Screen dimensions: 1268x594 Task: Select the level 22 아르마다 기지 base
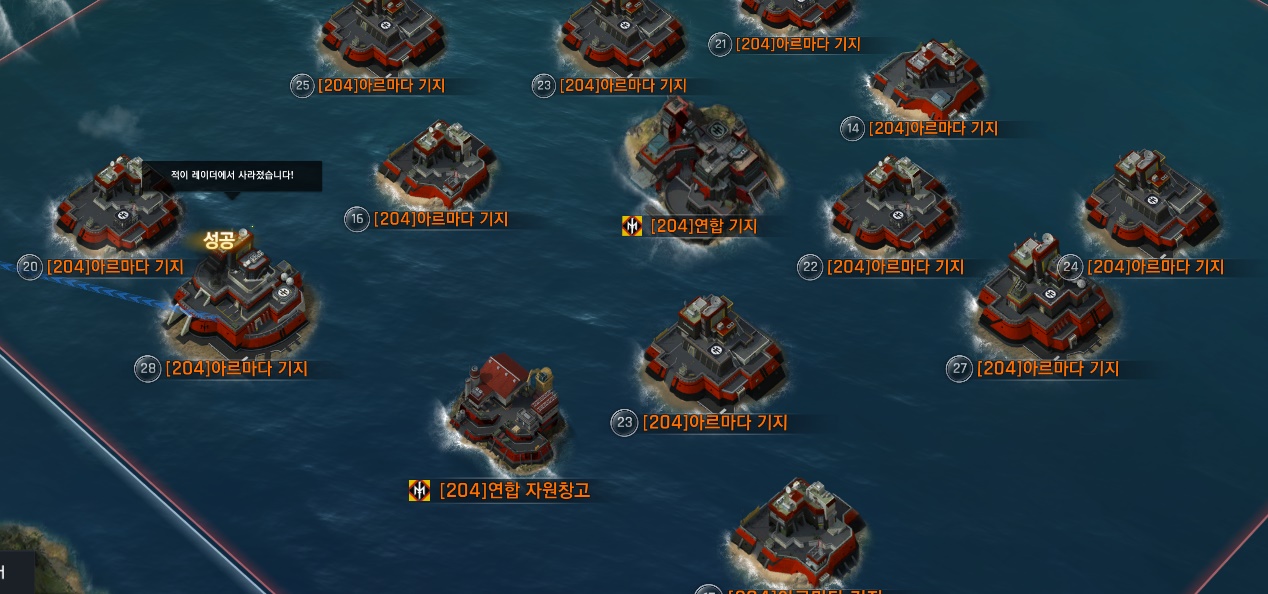coord(893,208)
